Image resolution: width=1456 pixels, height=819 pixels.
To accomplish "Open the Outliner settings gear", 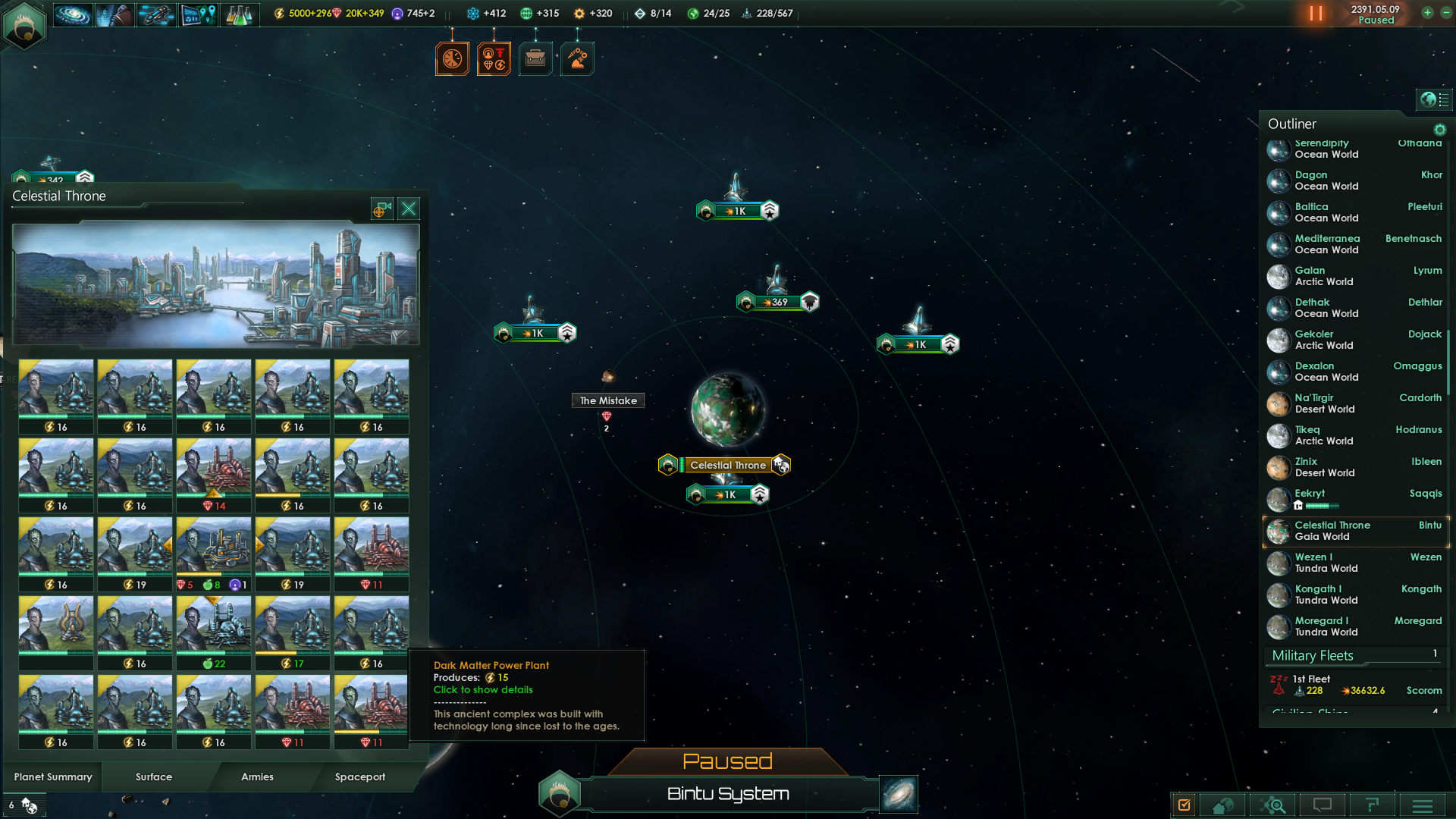I will click(x=1440, y=130).
